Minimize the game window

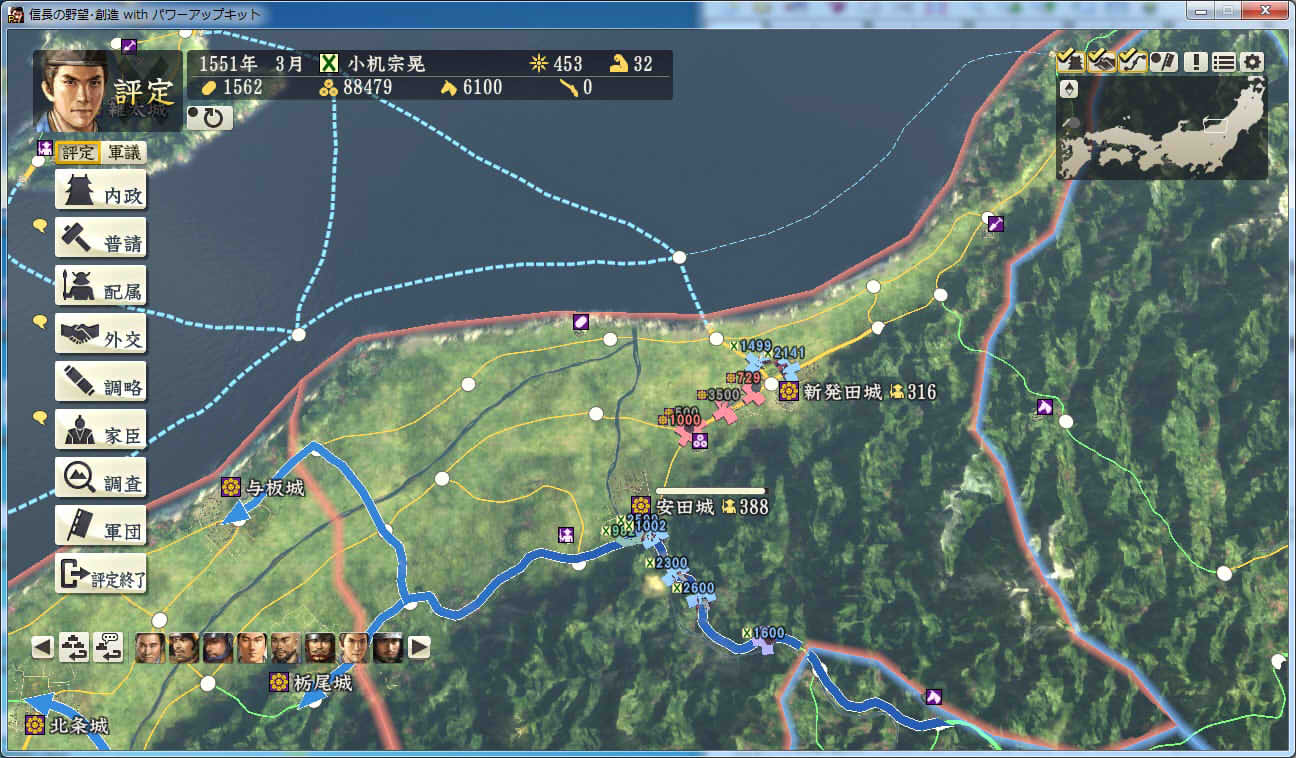pyautogui.click(x=1202, y=12)
